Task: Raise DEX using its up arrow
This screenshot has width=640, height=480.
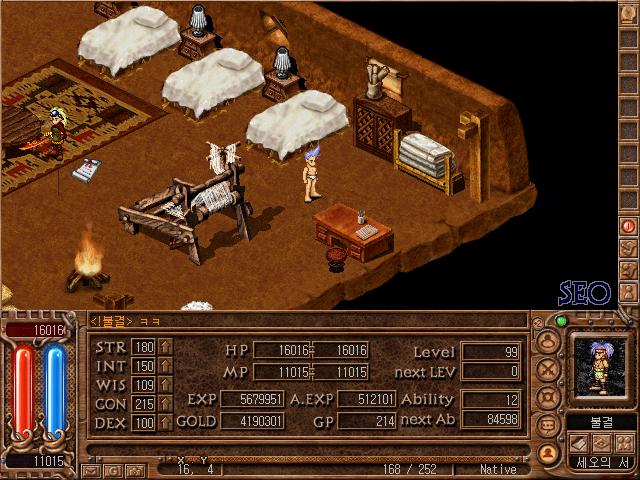Action: tap(165, 422)
